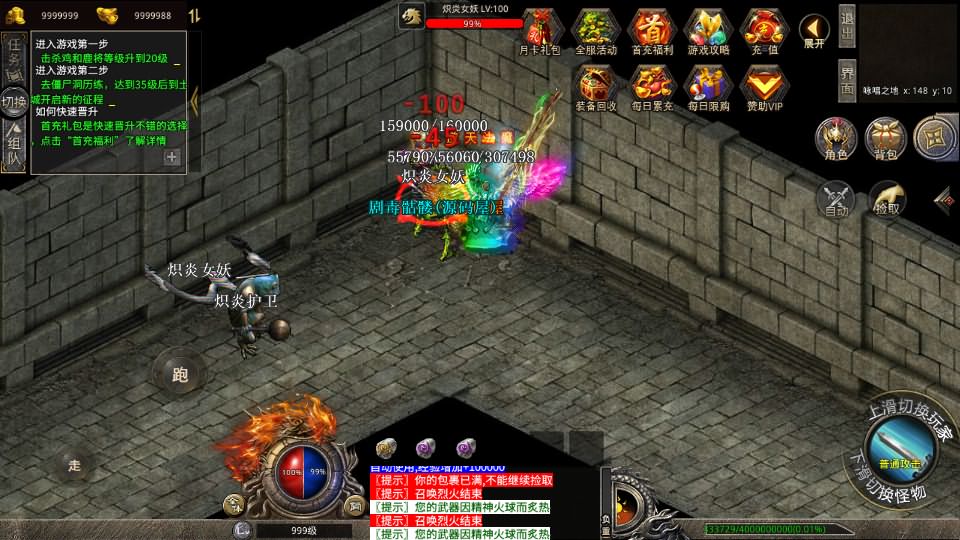Open the 首充福利 first recharge bonus
The height and width of the screenshot is (540, 960).
pyautogui.click(x=652, y=30)
